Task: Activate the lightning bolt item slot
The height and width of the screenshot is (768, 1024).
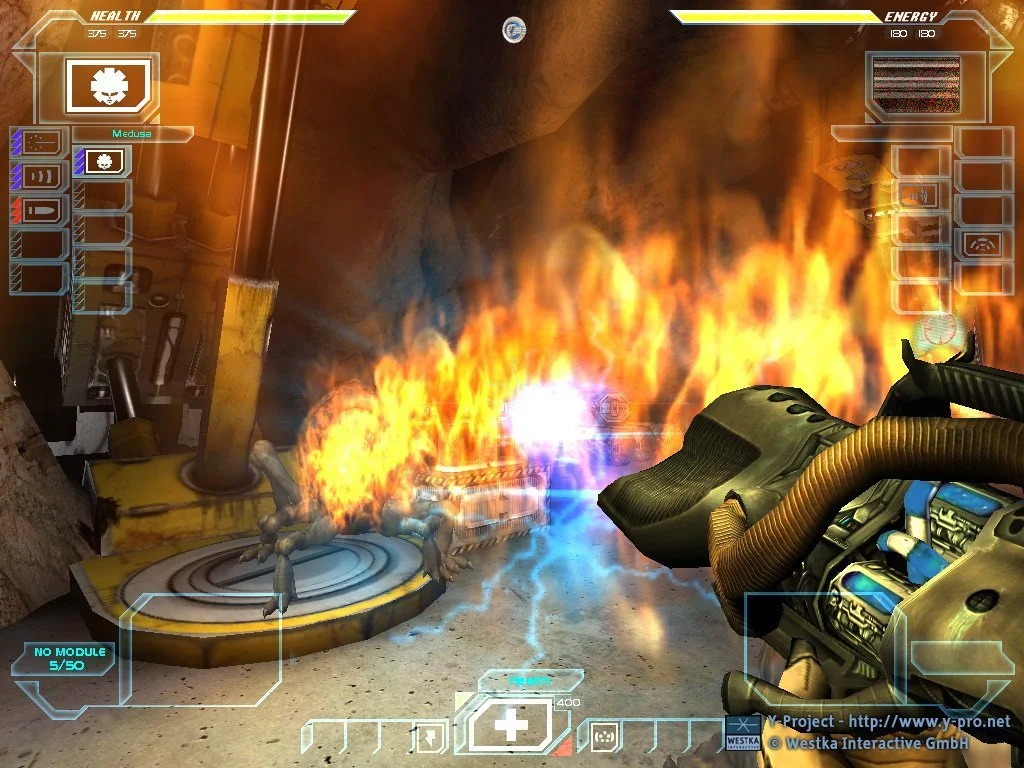Action: point(427,738)
